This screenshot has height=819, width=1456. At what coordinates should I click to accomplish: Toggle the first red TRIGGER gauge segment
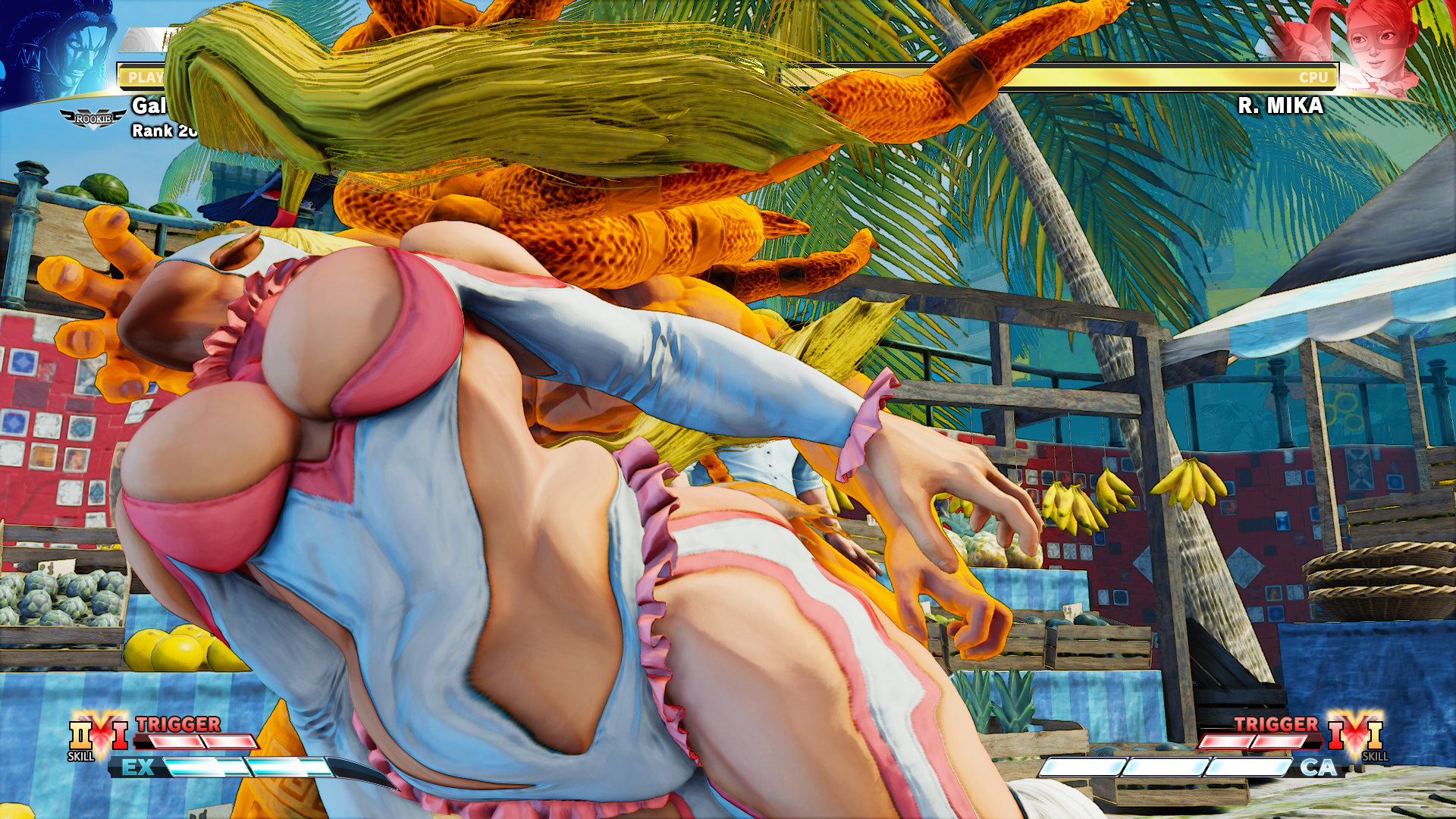tap(176, 741)
